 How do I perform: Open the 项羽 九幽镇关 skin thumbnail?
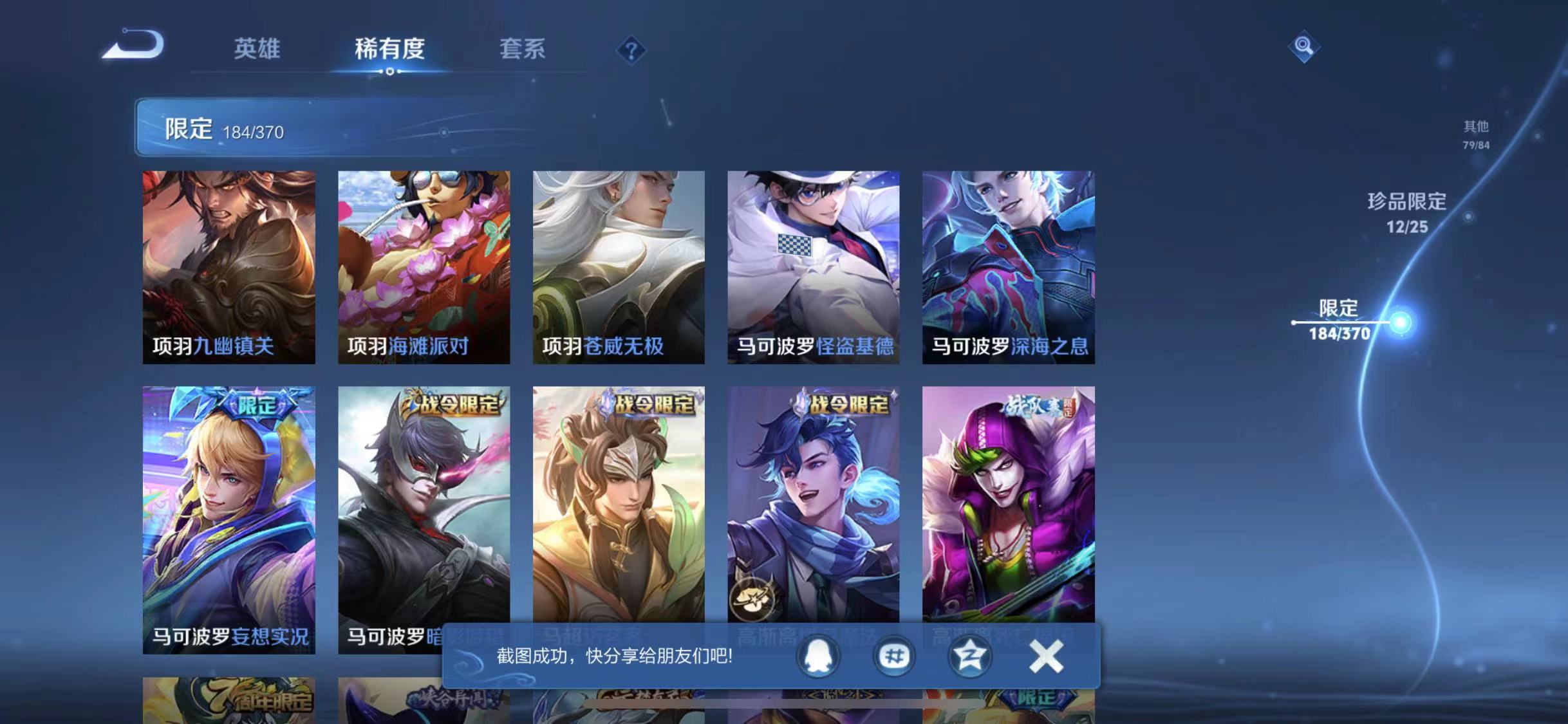(230, 264)
